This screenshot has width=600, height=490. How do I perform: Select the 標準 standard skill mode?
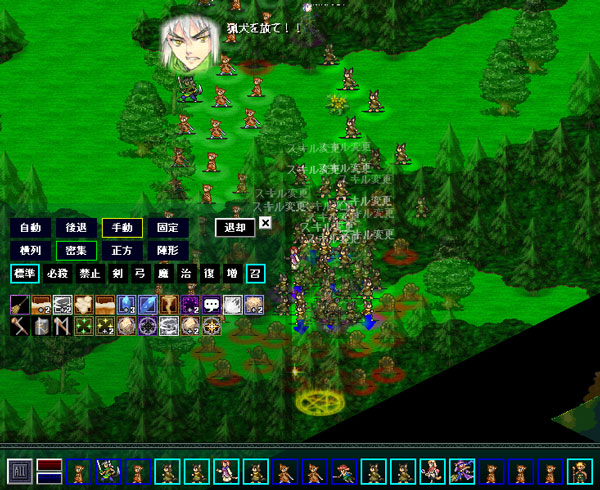point(25,273)
